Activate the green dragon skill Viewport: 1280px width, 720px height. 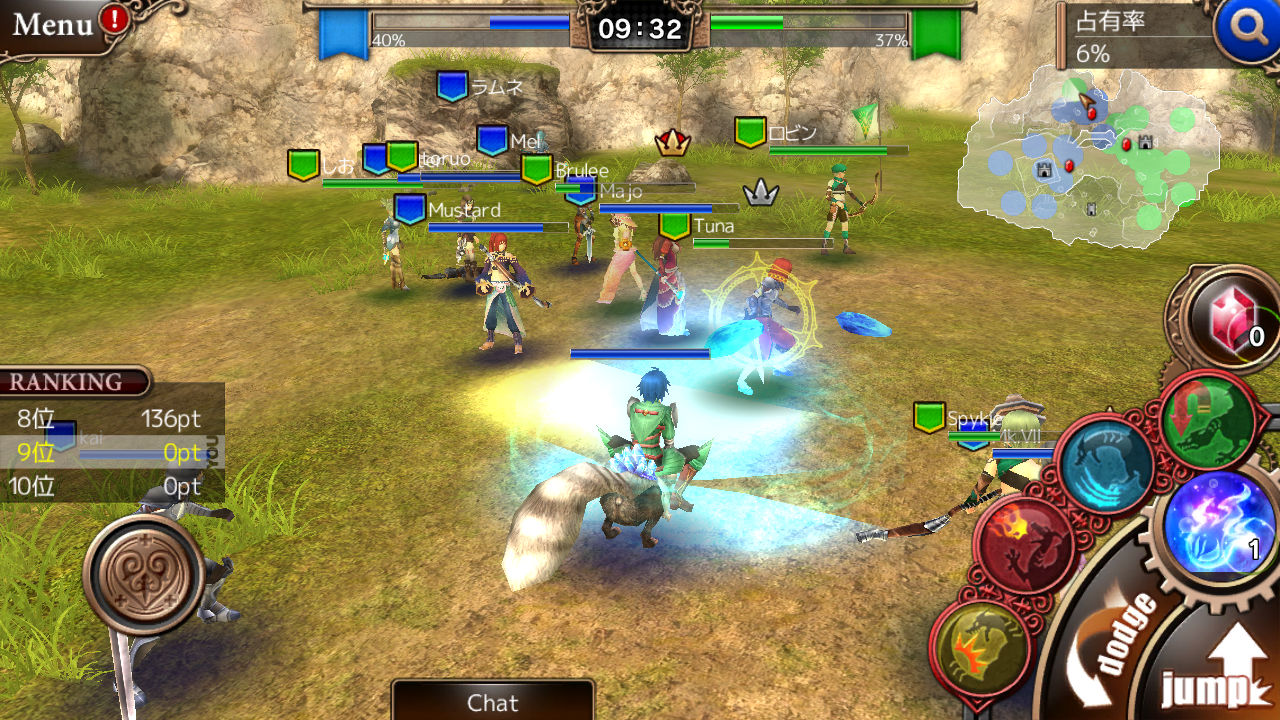(x=1206, y=420)
